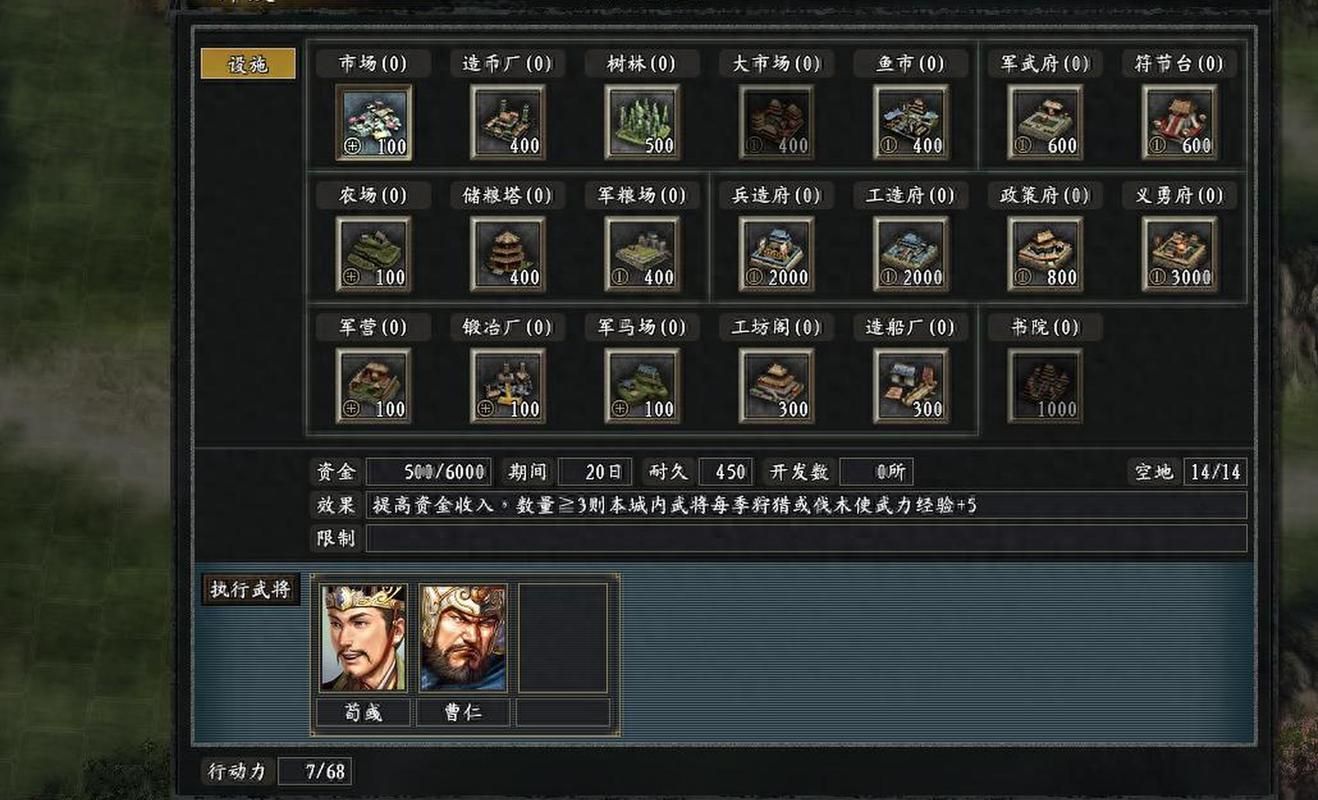Screen dimensions: 1318x800
Task: Choose the 树林 (Forest) facility icon
Action: point(641,121)
